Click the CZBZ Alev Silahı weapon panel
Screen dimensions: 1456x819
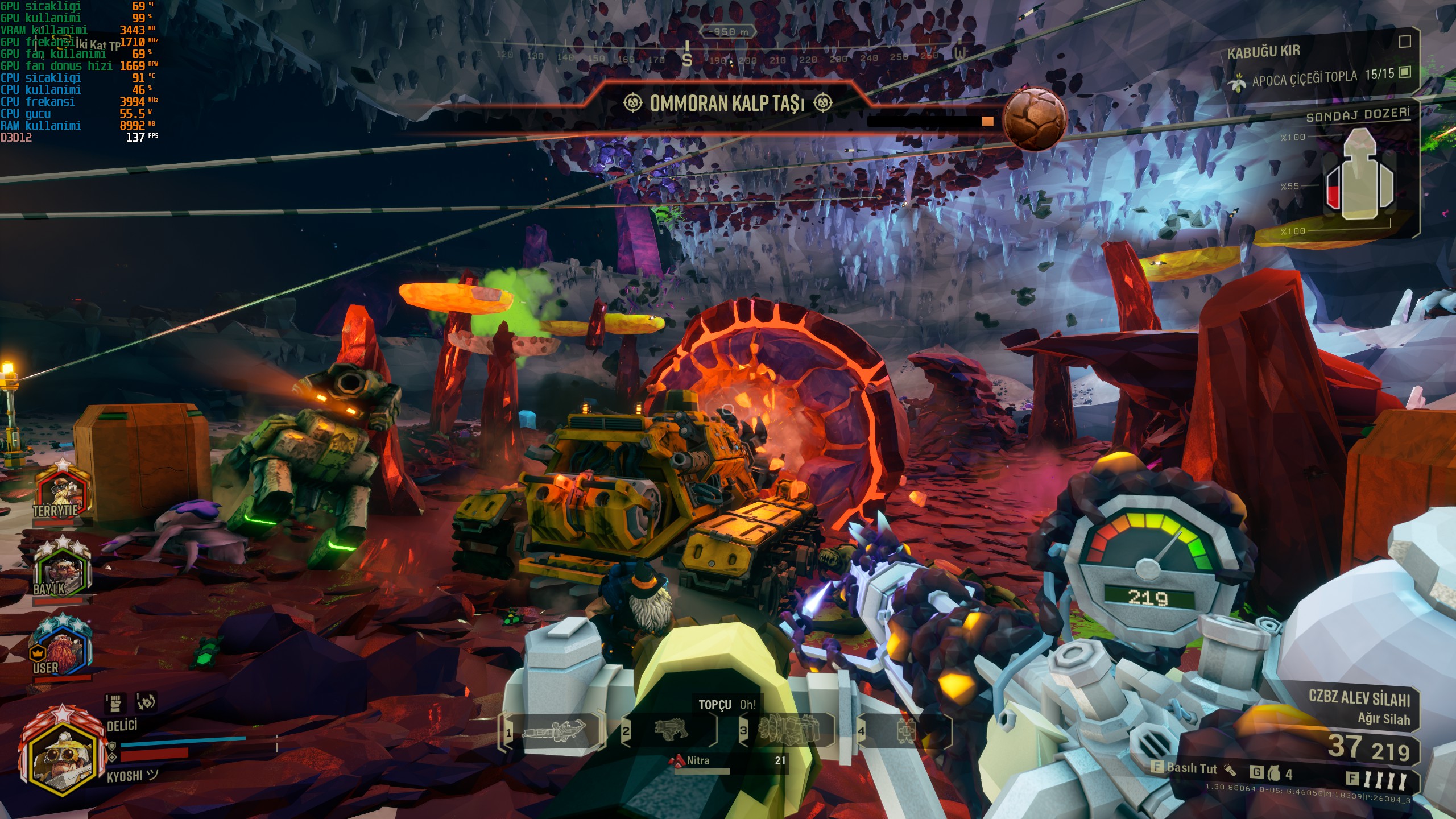1359,705
